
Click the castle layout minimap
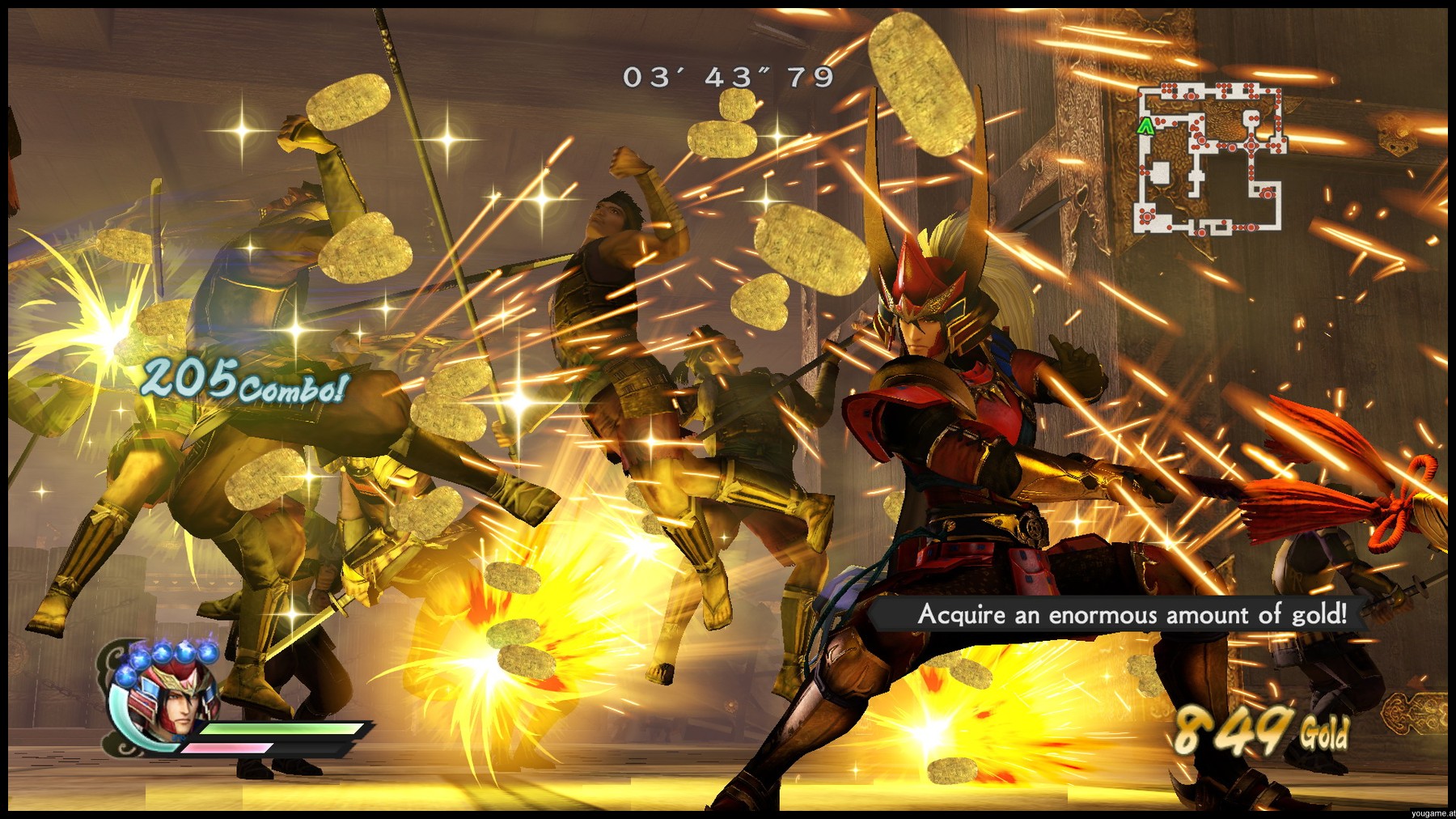(1210, 159)
